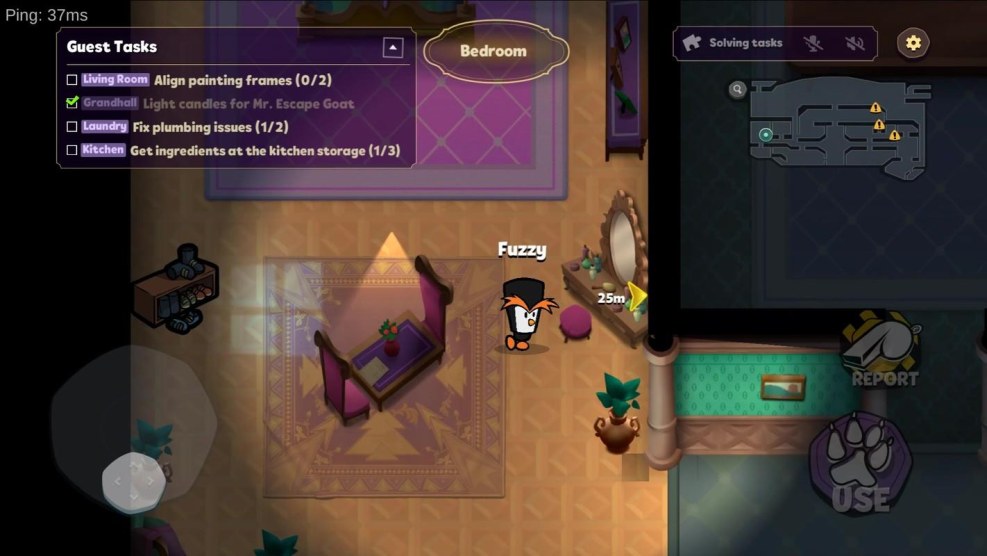
Task: Toggle the muted microphone icon
Action: click(x=814, y=43)
